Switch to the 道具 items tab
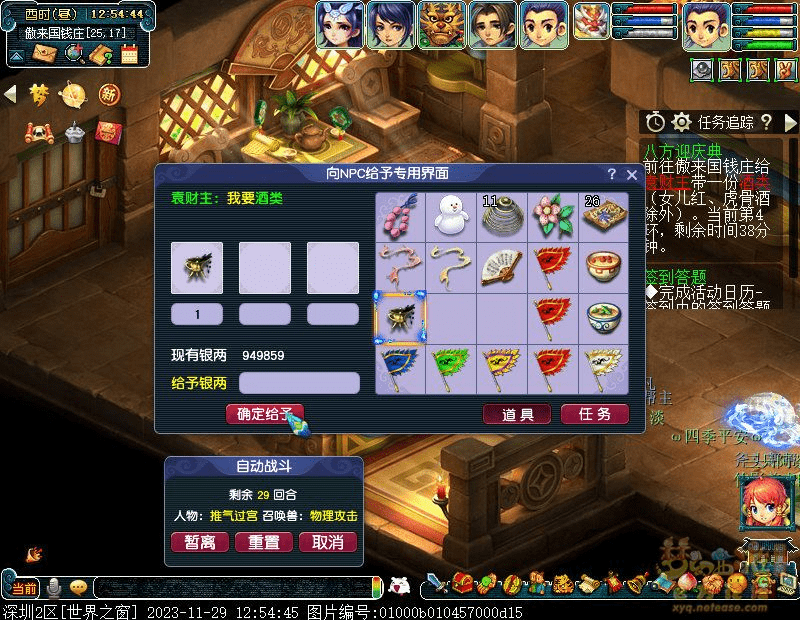Image resolution: width=800 pixels, height=620 pixels. [517, 414]
